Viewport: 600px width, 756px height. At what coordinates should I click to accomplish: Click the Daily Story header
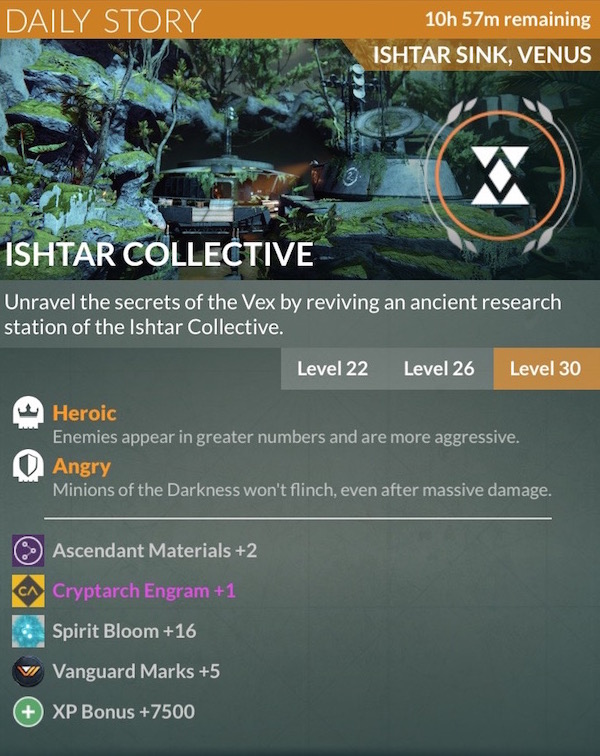click(104, 20)
